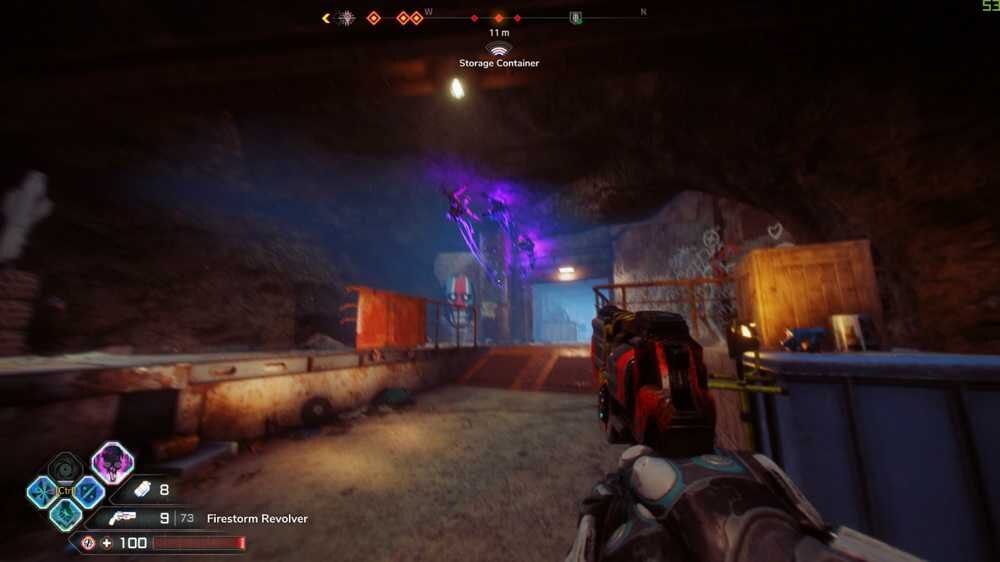Image resolution: width=1000 pixels, height=562 pixels.
Task: Select the green shield marker on compass
Action: (x=575, y=18)
